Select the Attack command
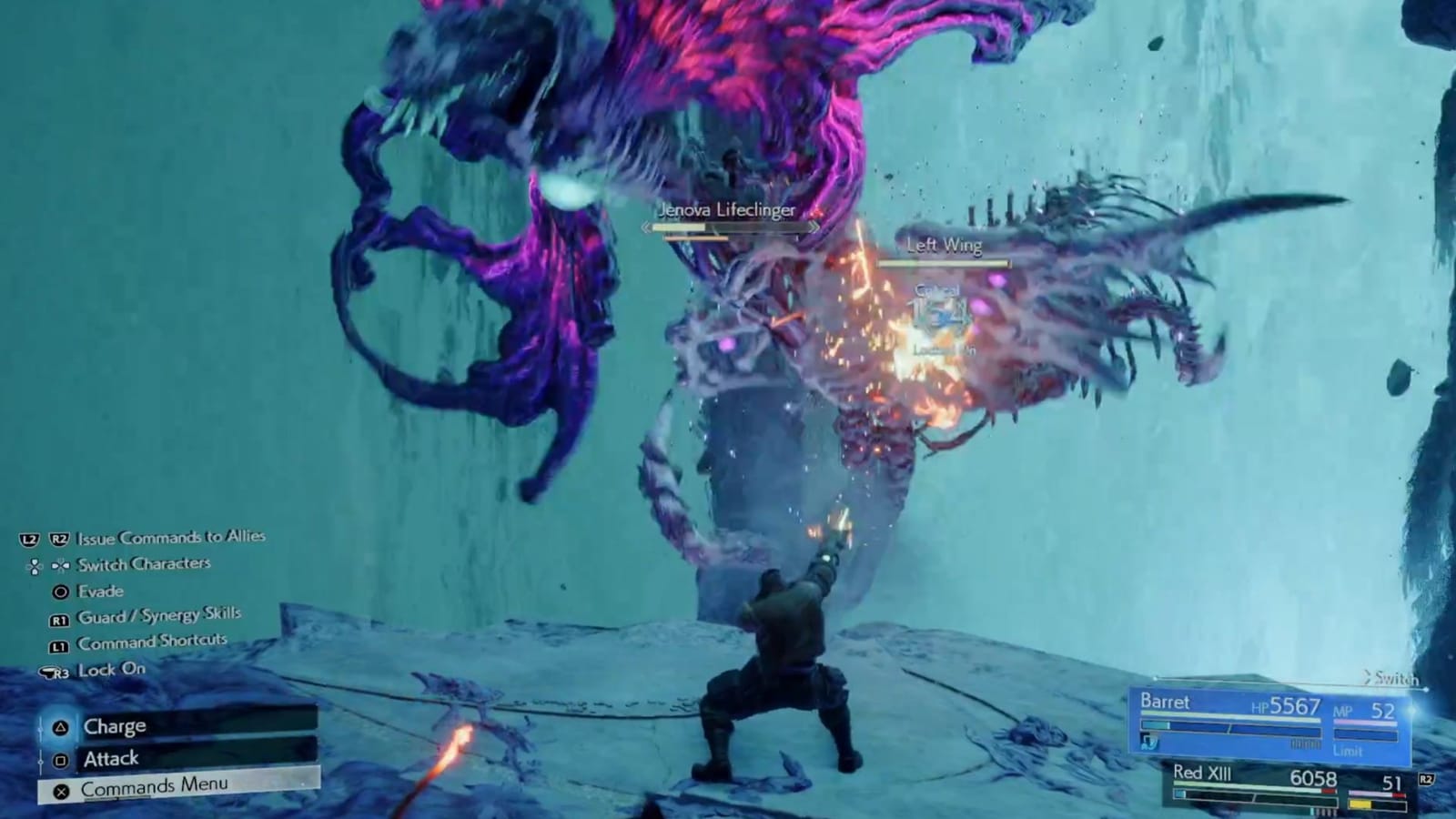The width and height of the screenshot is (1456, 819). point(111,757)
